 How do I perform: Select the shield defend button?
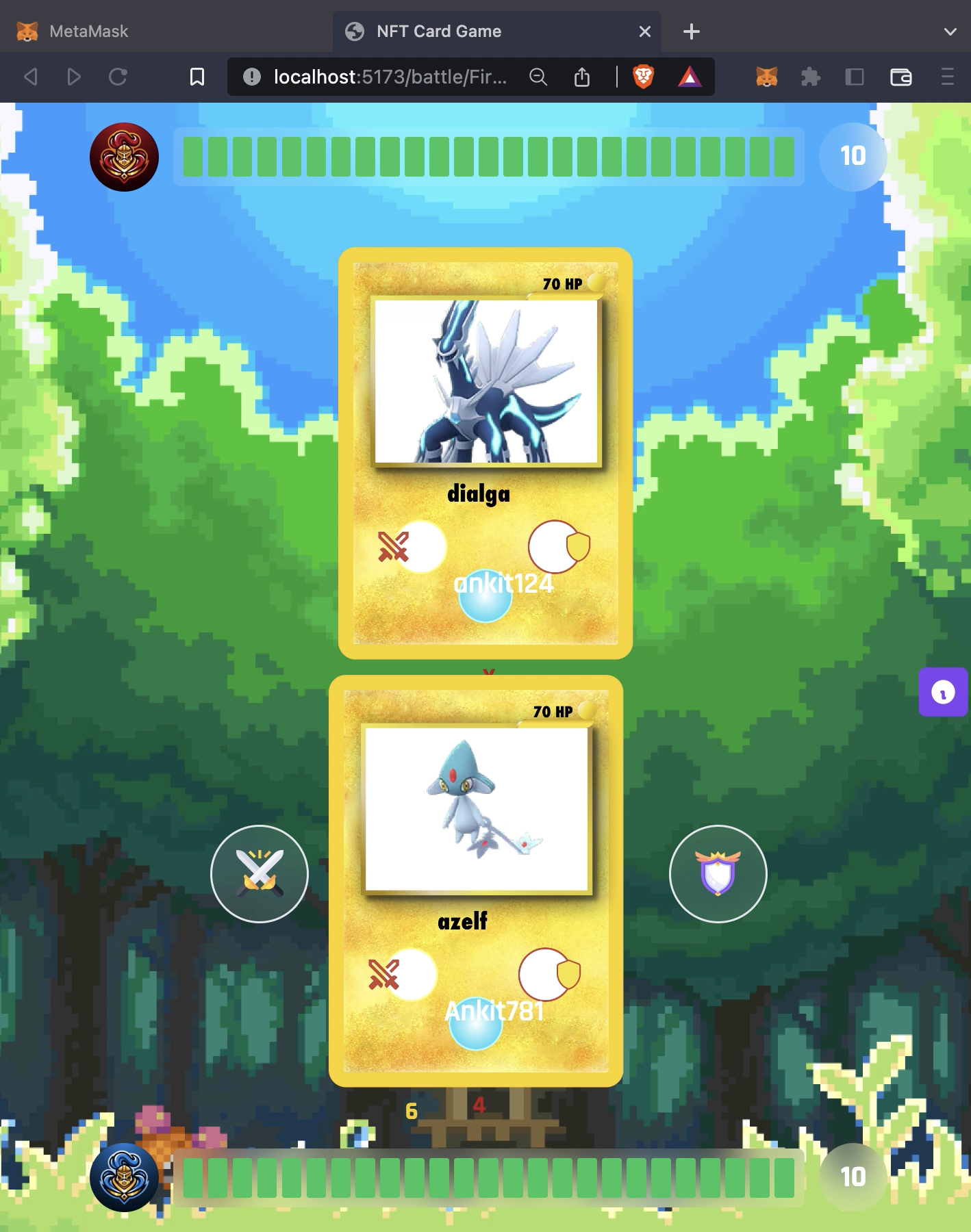[718, 874]
